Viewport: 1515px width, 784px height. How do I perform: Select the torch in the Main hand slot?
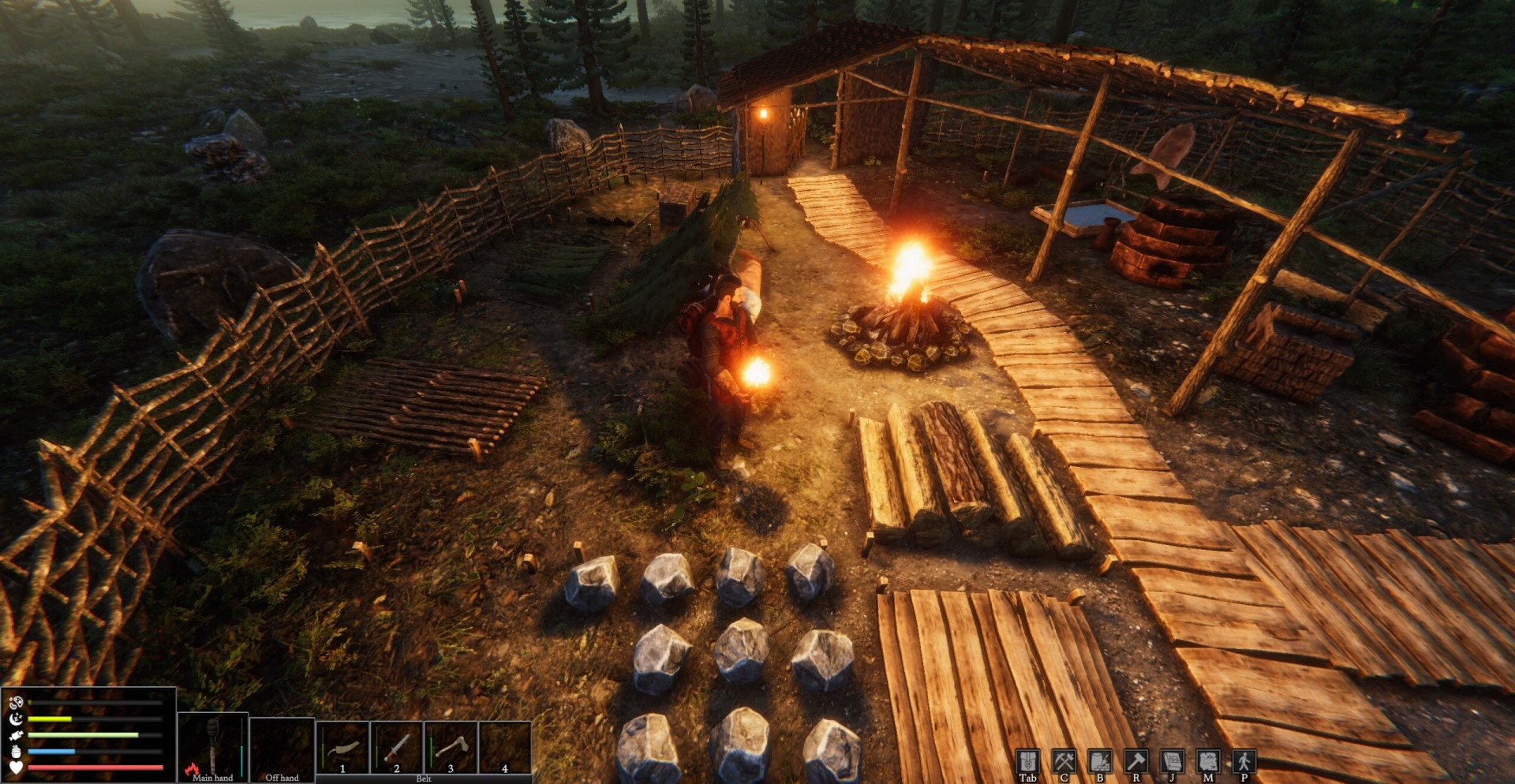coord(213,745)
